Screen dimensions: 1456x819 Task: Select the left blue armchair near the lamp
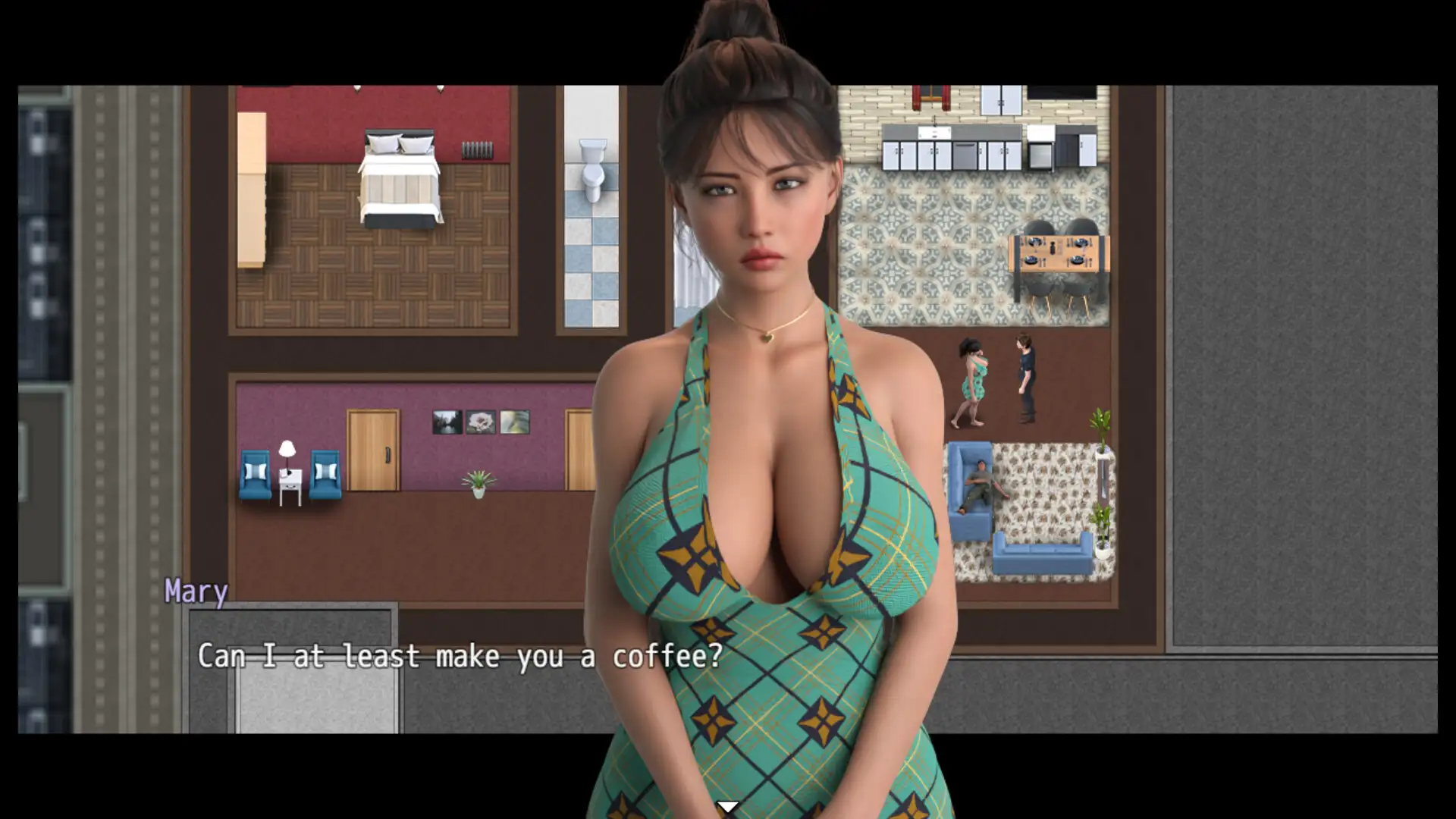coord(254,476)
